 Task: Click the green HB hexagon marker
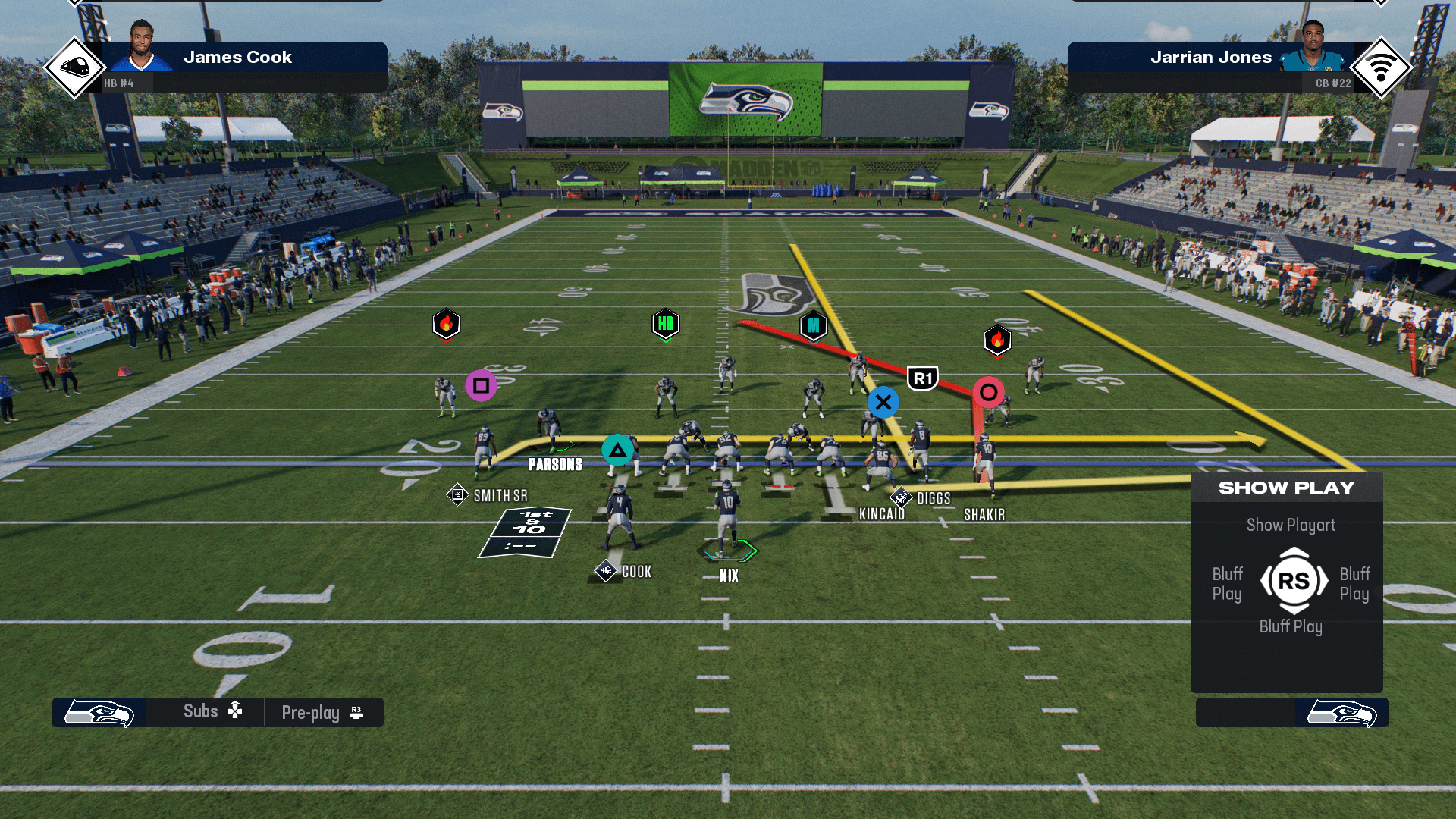pos(666,324)
